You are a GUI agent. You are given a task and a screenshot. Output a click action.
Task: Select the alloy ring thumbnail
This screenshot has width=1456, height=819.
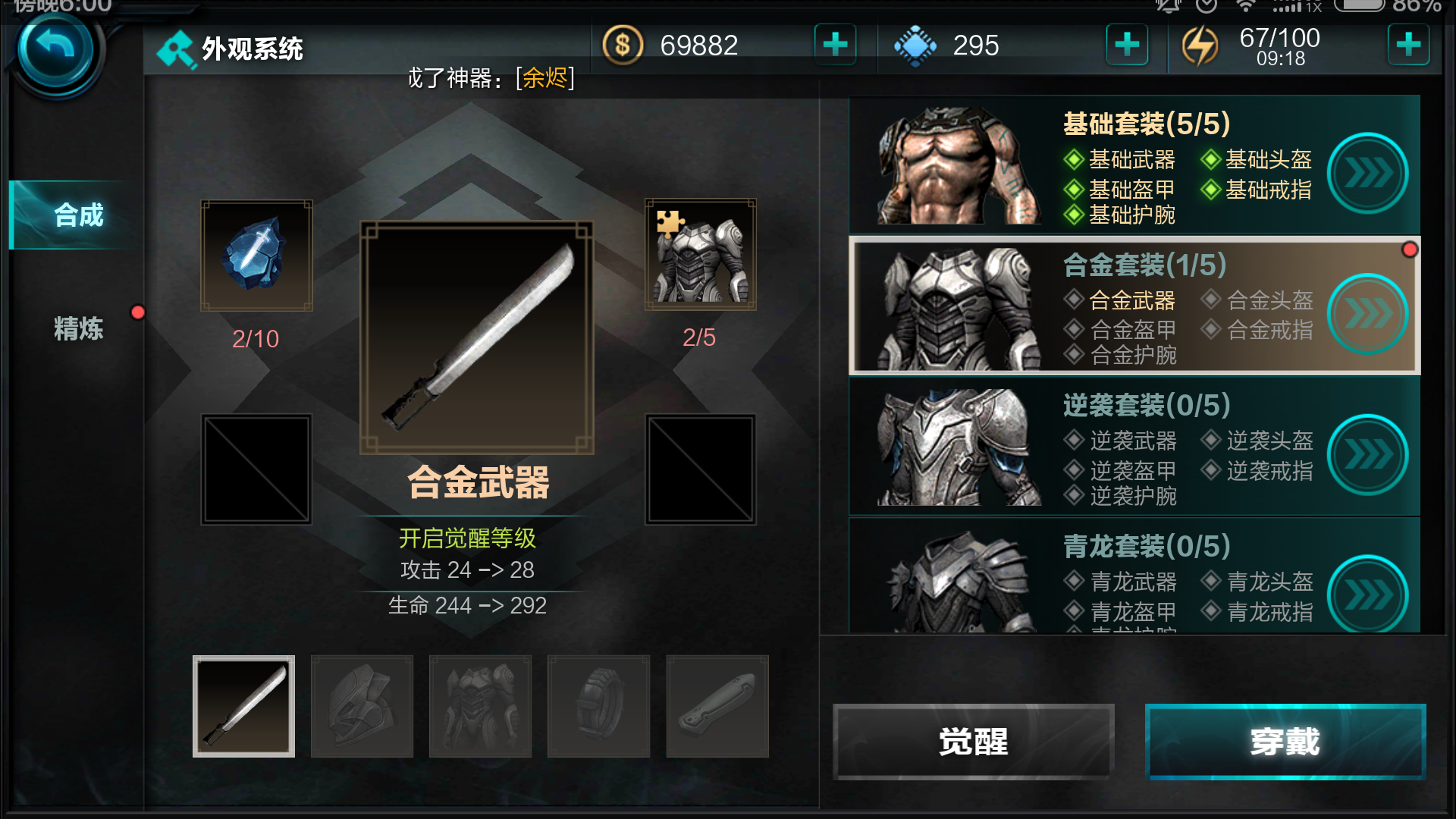click(x=598, y=706)
